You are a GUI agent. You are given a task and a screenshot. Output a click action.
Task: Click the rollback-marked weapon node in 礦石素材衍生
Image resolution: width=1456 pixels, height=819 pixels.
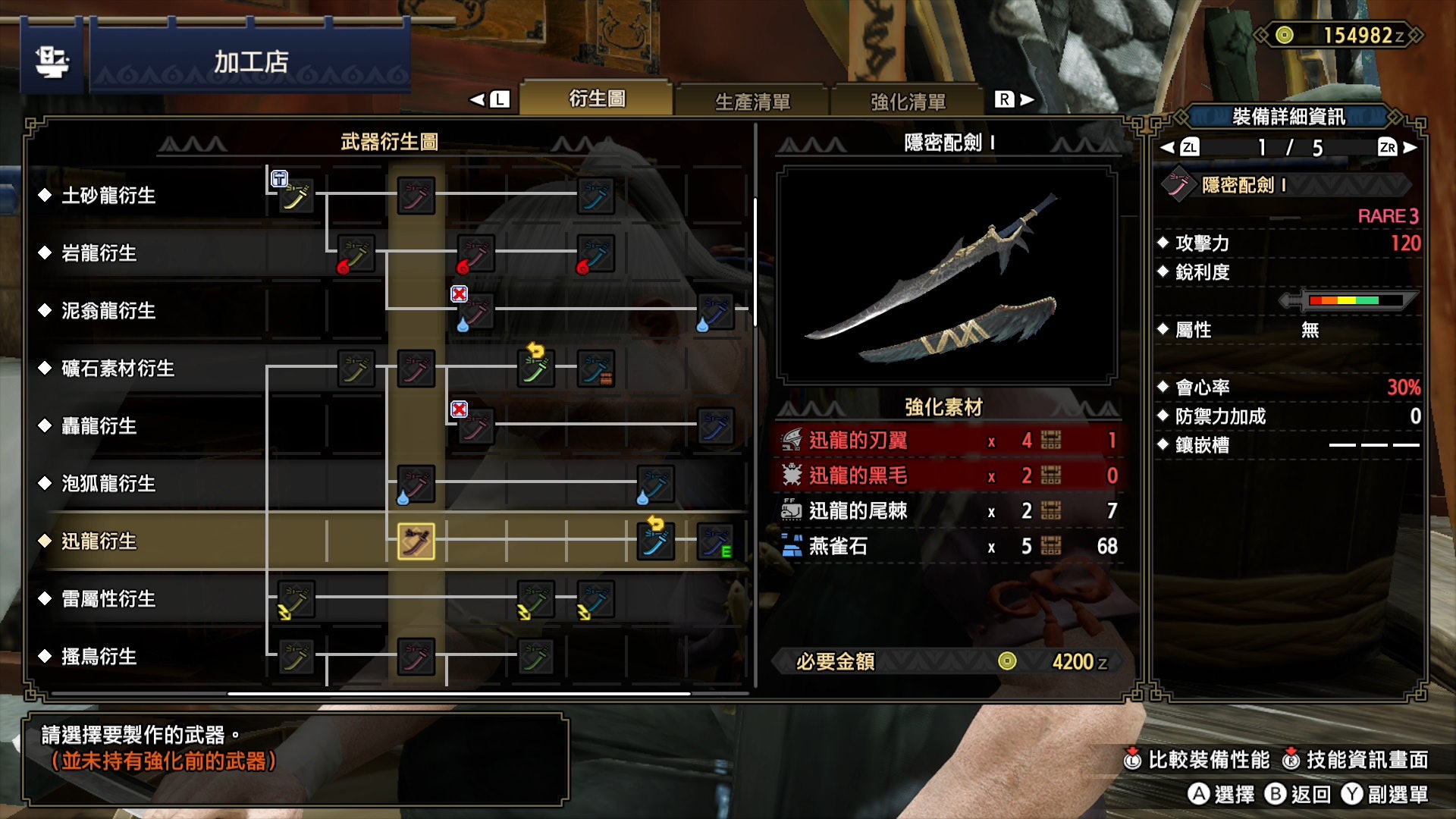tap(536, 369)
